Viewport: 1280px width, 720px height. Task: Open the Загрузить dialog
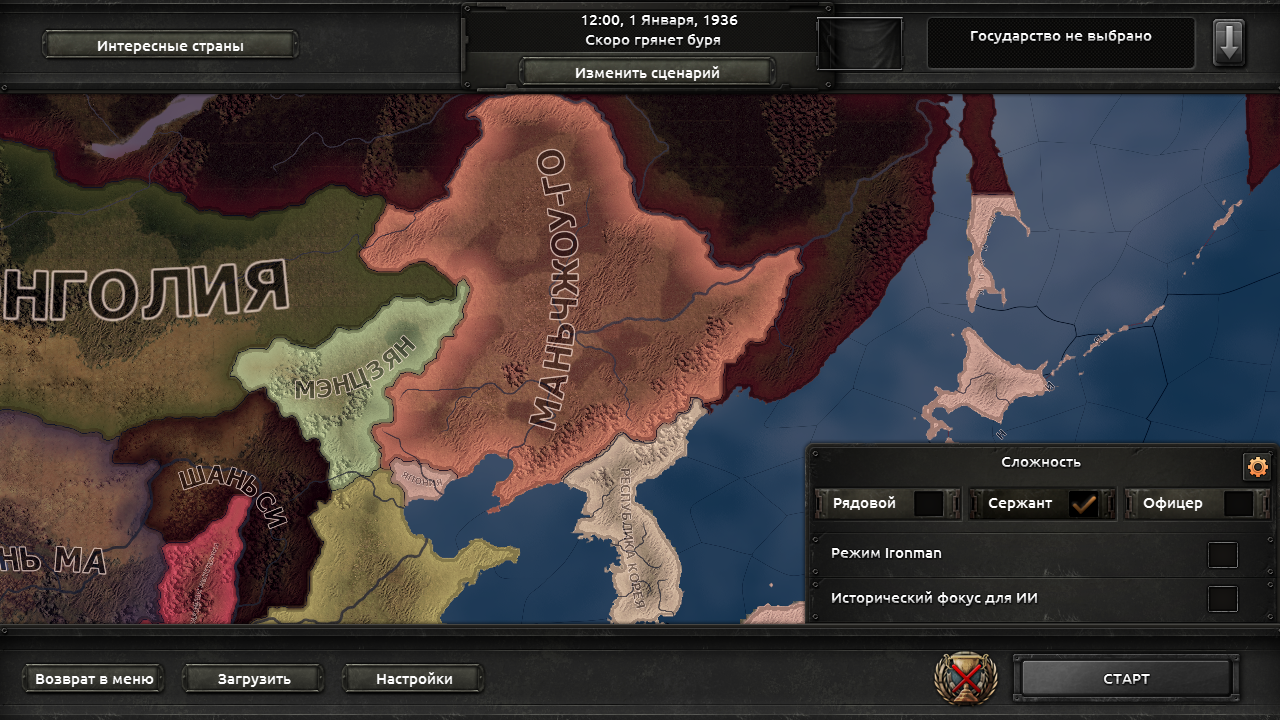pyautogui.click(x=252, y=678)
